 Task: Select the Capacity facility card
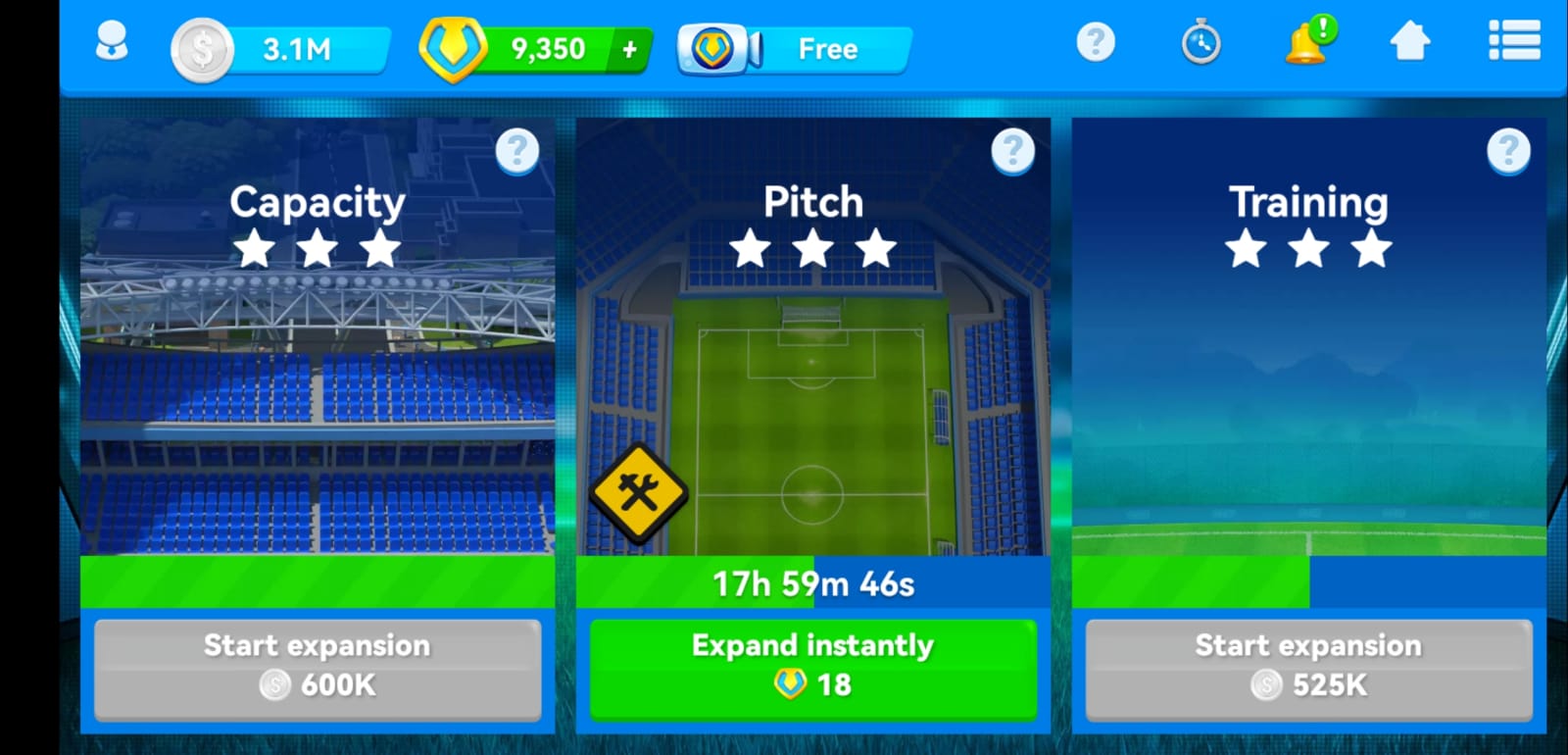click(x=318, y=392)
